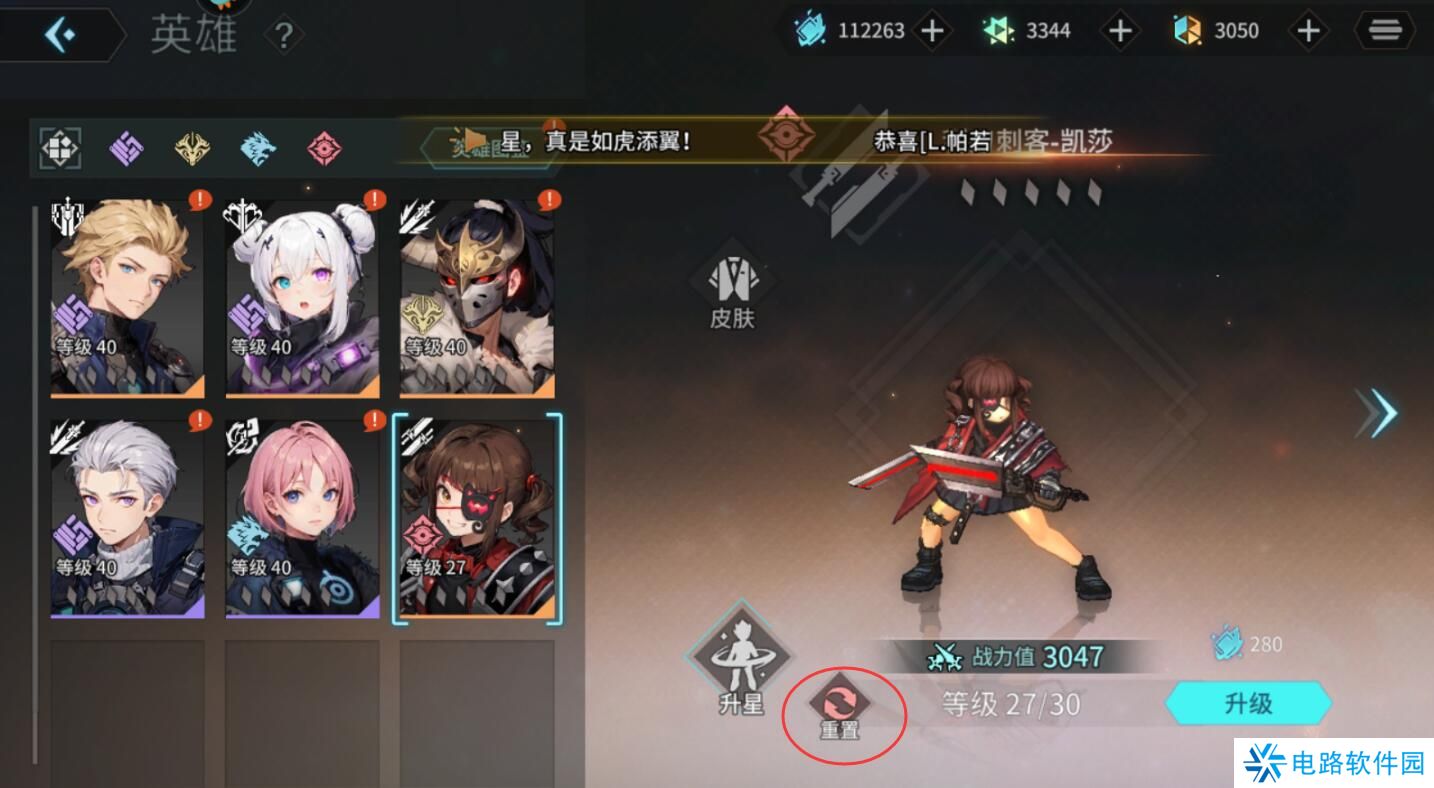This screenshot has width=1434, height=788.
Task: Open the 皮肤 (skin) panel
Action: coord(729,285)
